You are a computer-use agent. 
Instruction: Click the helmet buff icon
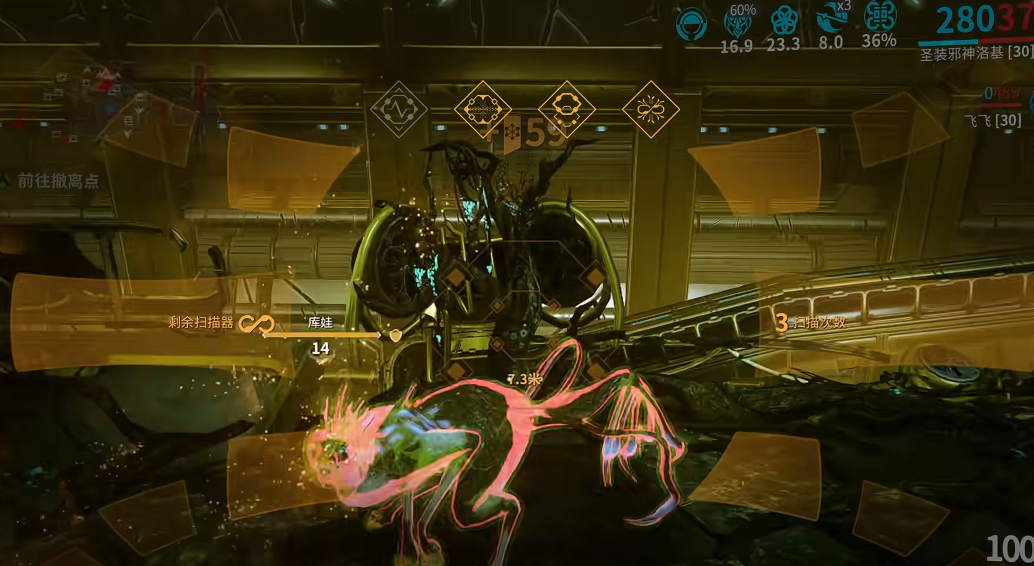click(691, 20)
